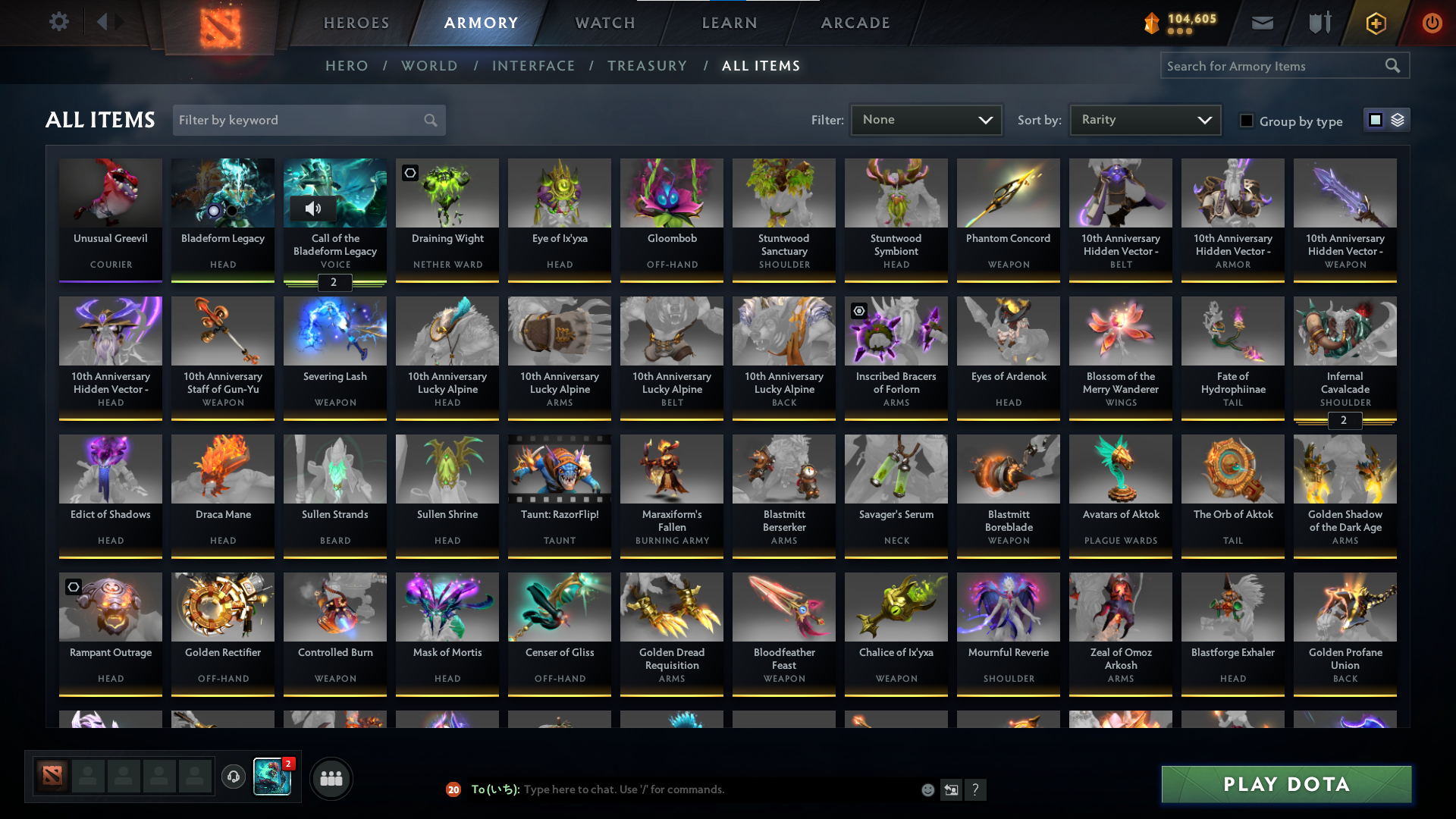Open the emoticon picker in chat
Image resolution: width=1456 pixels, height=819 pixels.
click(927, 789)
